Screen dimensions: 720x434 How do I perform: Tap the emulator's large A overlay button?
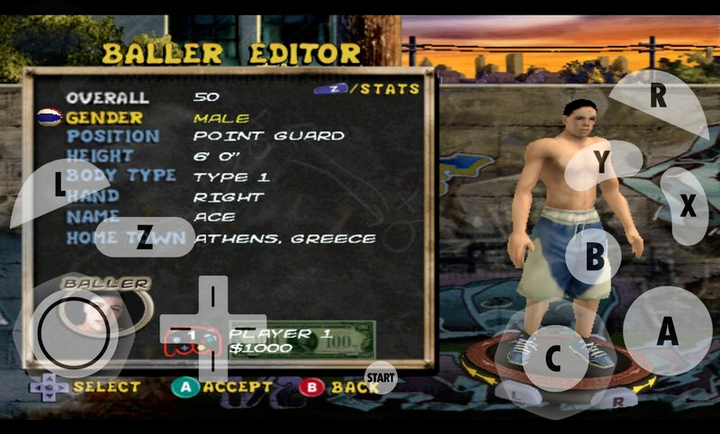pos(667,331)
